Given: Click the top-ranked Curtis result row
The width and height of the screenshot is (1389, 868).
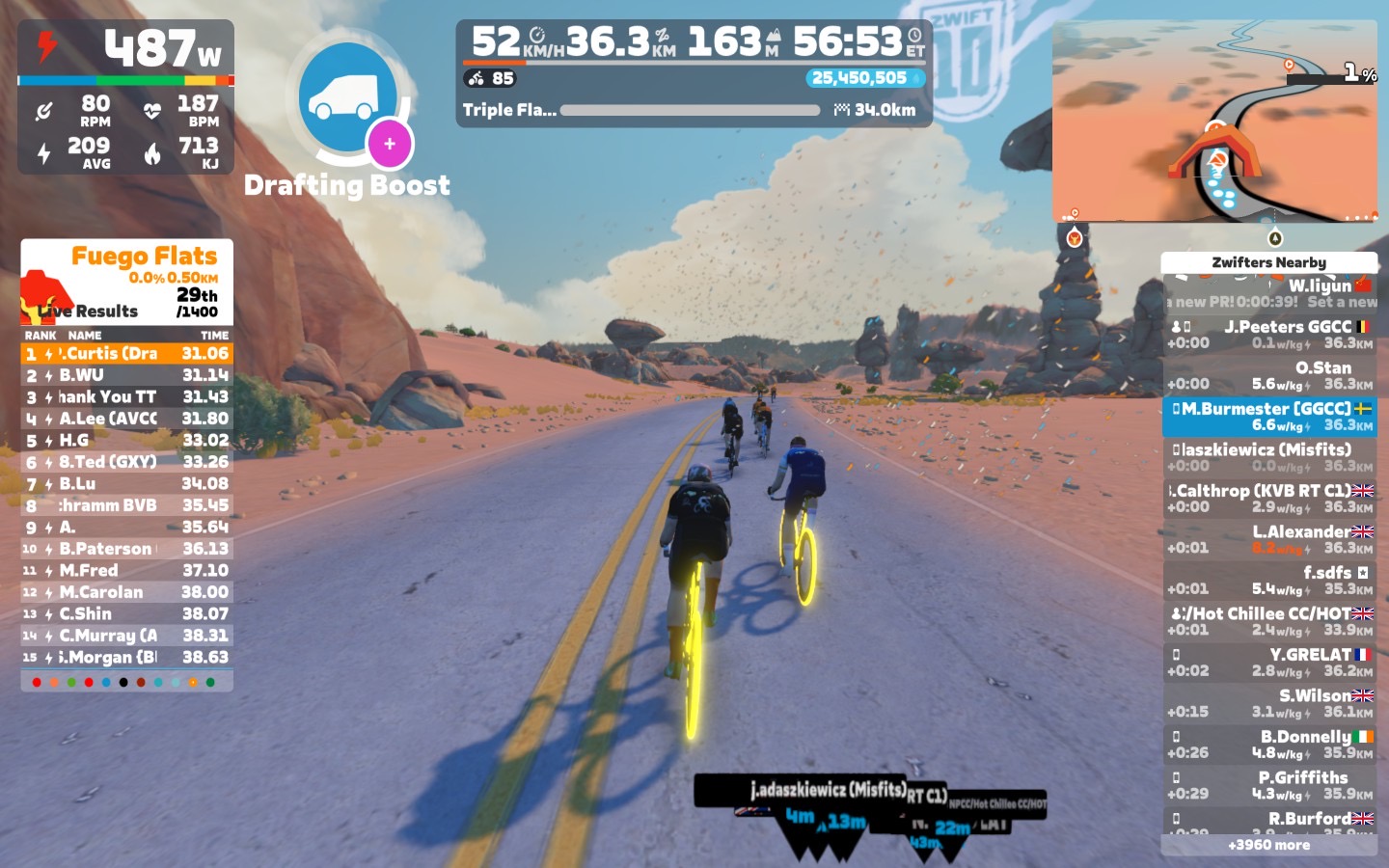Looking at the screenshot, I should point(126,354).
